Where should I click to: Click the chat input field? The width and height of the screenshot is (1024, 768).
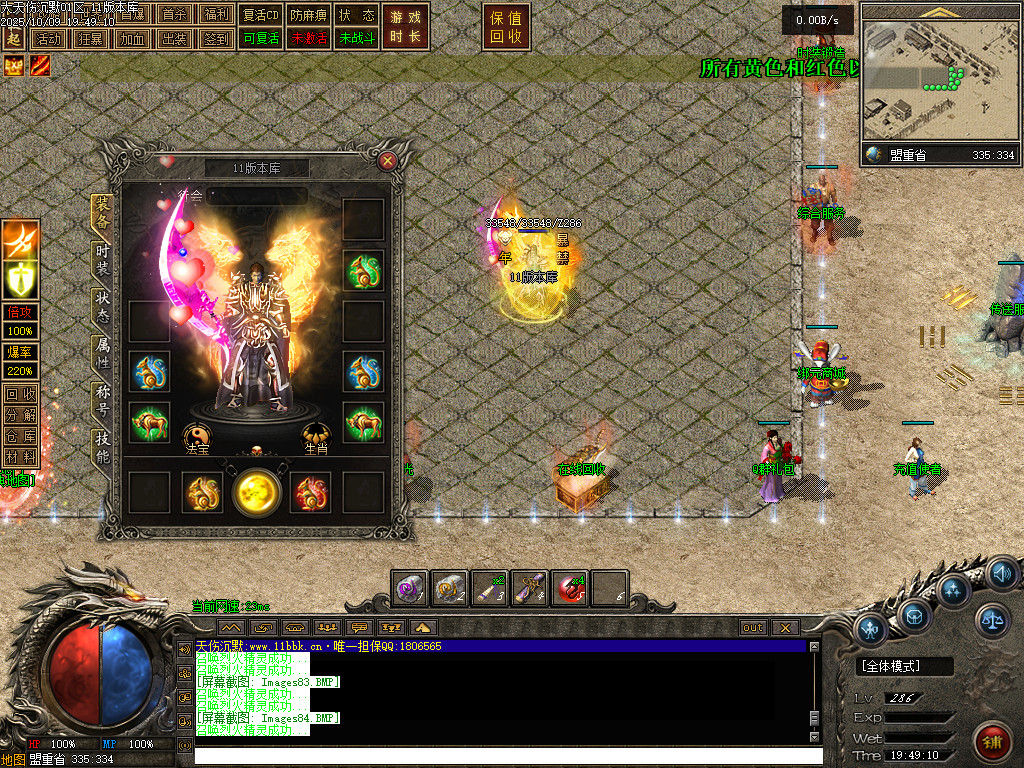[x=500, y=756]
